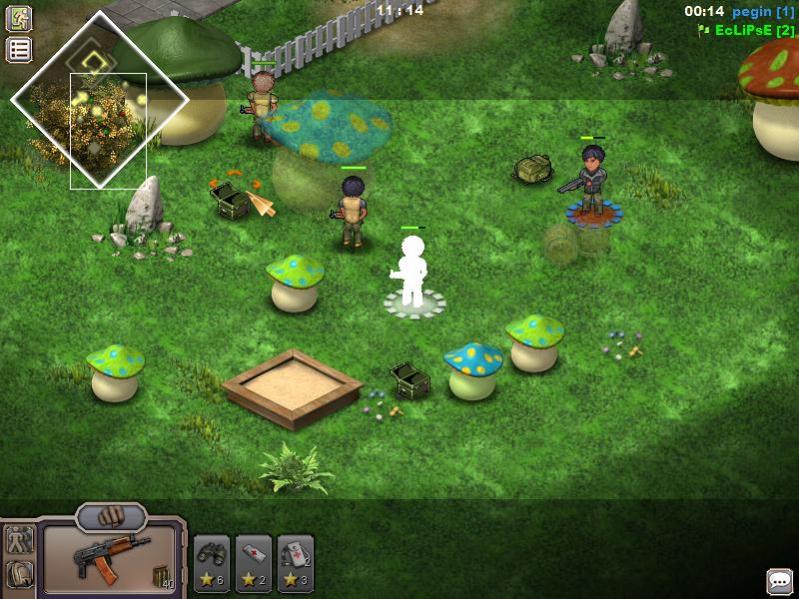This screenshot has width=799, height=599.
Task: Open the backpack inventory
Action: pos(19,574)
